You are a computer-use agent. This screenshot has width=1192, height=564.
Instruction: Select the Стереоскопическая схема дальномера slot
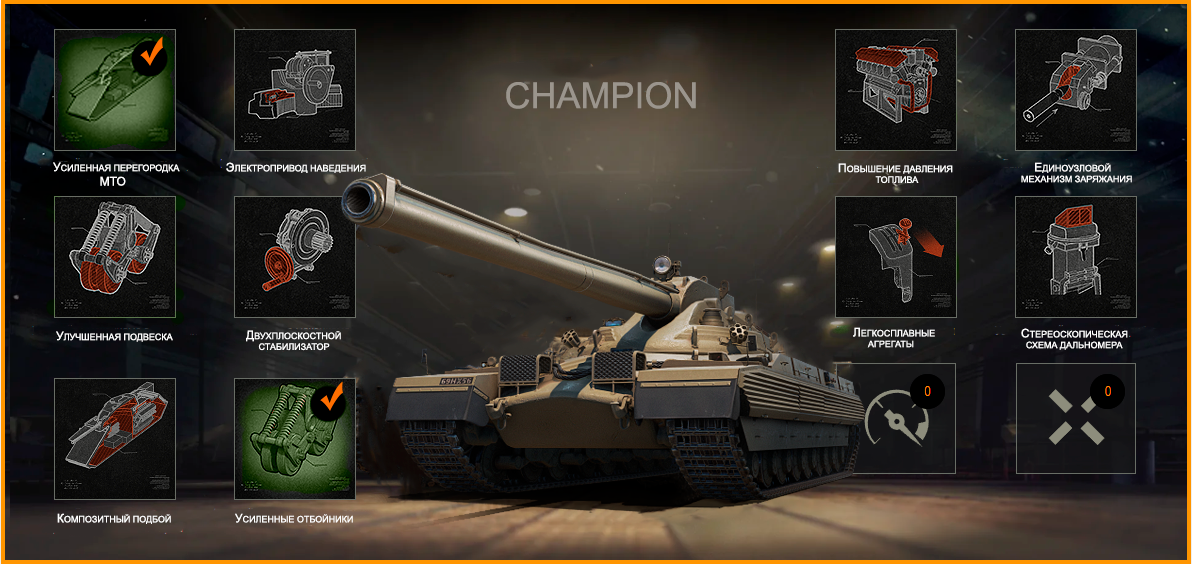click(1076, 257)
